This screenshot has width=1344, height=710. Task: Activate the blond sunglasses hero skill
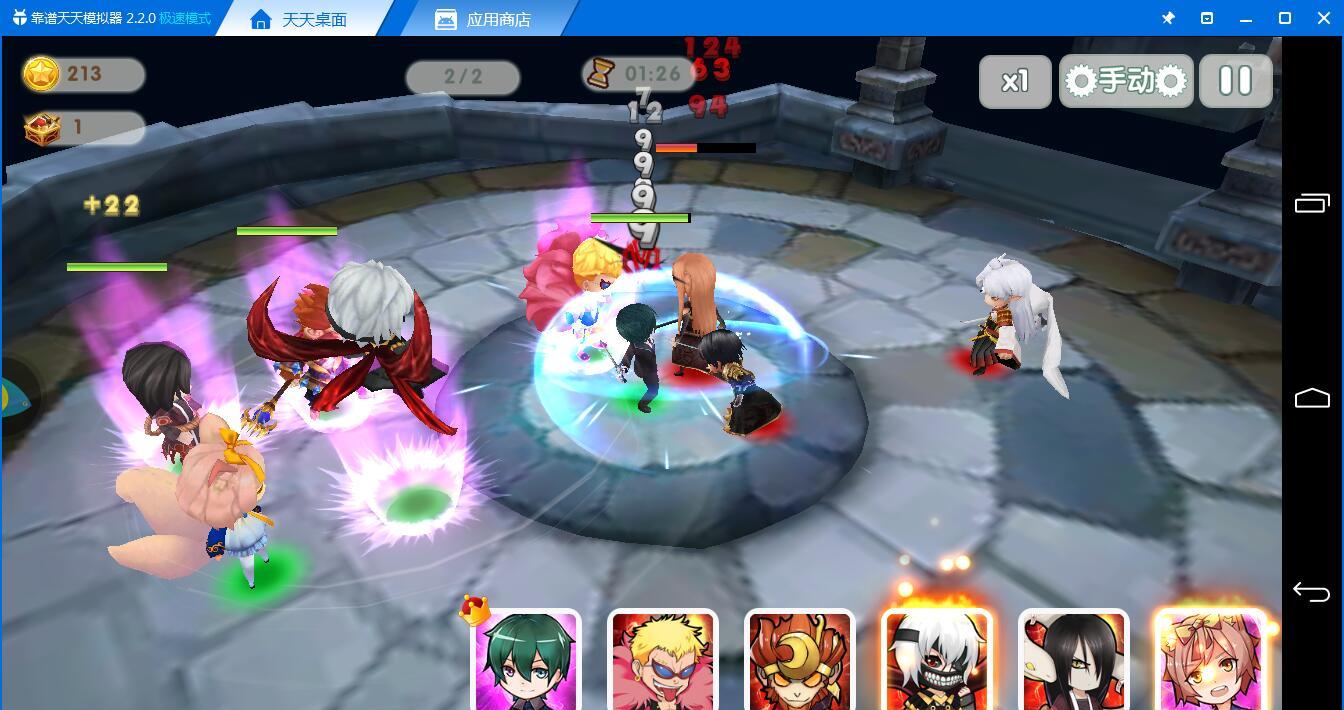pos(663,660)
